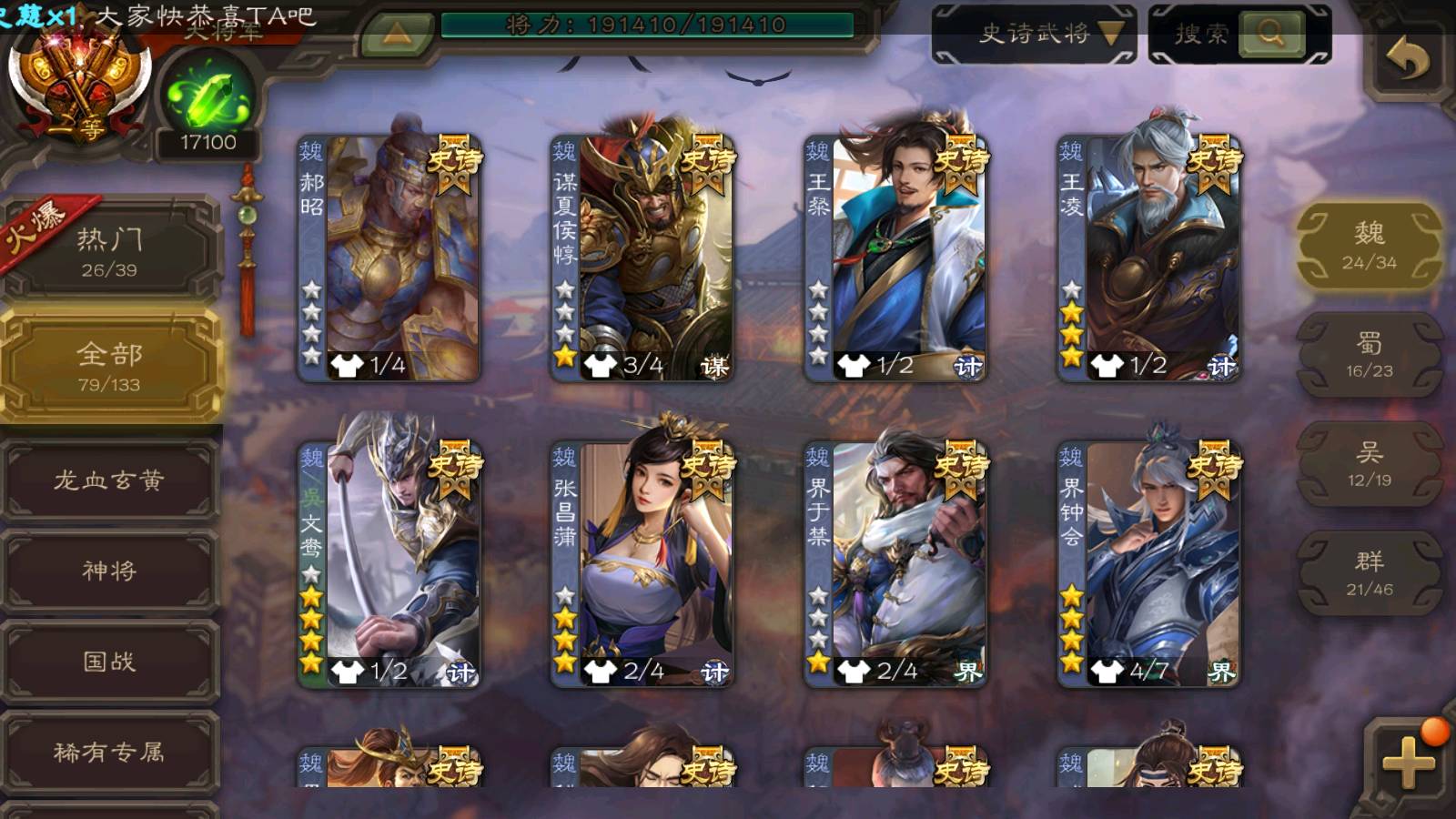Pick the 文鸯 hero card

tap(389, 563)
